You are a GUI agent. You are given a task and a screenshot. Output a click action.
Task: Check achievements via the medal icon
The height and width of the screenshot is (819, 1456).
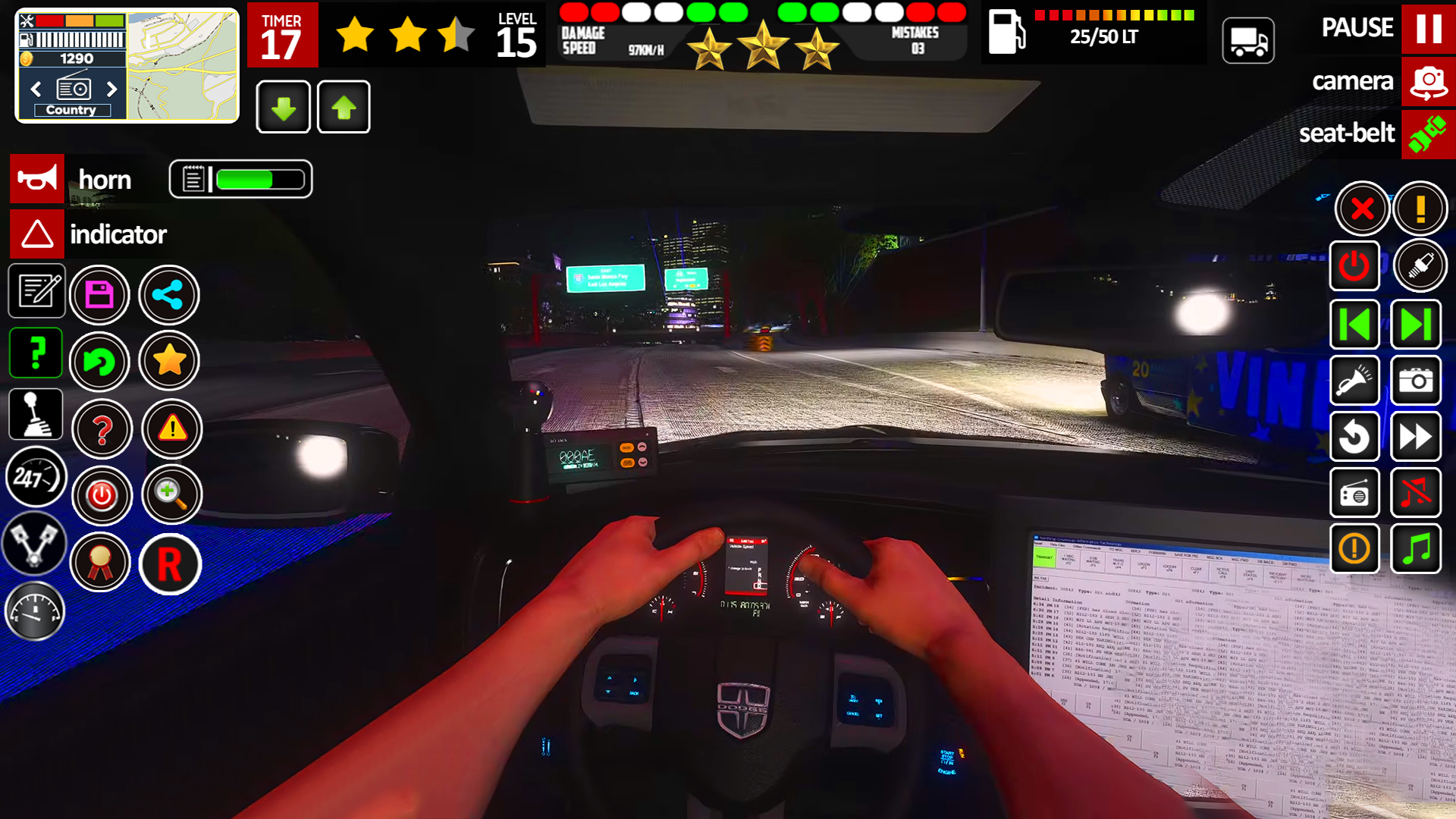(x=101, y=563)
